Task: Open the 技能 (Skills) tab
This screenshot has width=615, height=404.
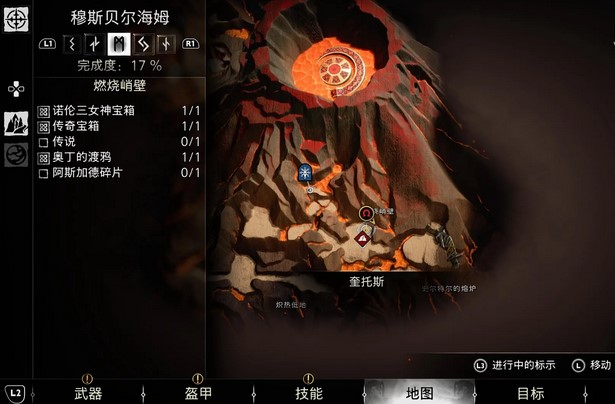Action: click(310, 393)
